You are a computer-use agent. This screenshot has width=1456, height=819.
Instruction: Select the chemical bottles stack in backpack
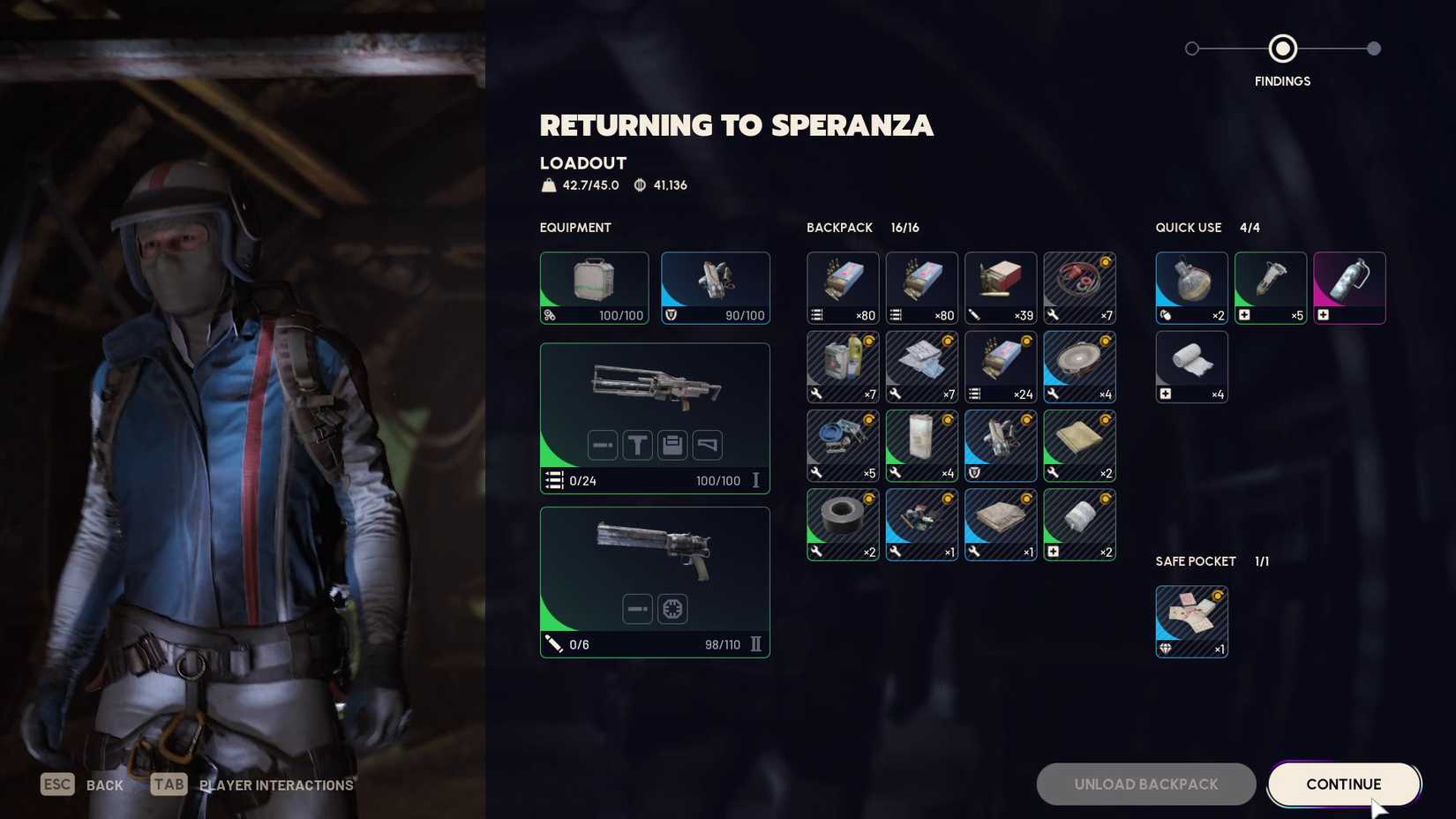click(842, 366)
